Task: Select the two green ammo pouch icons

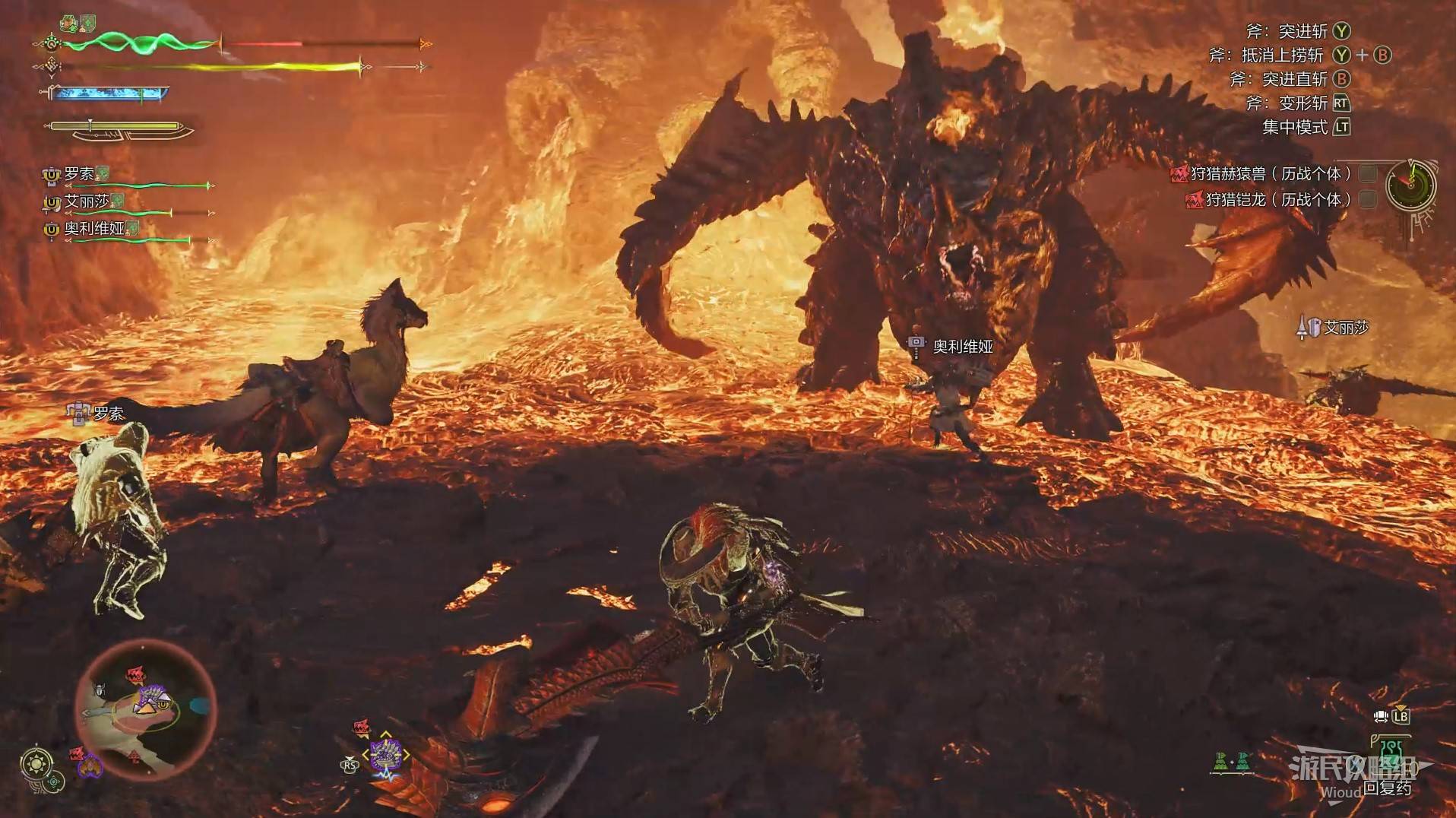Action: click(x=1232, y=761)
